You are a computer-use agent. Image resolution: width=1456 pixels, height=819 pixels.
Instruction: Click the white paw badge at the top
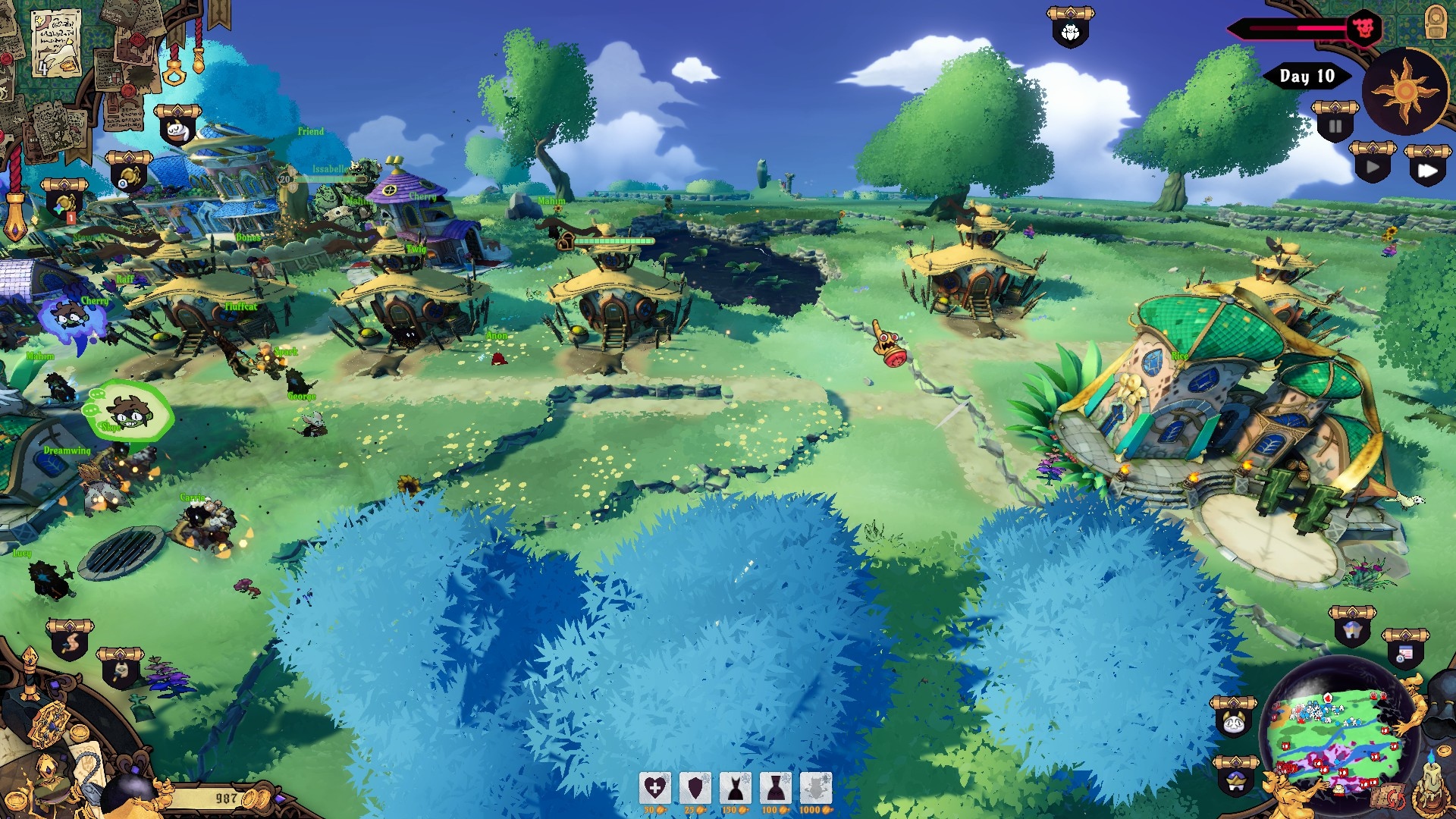[1070, 32]
